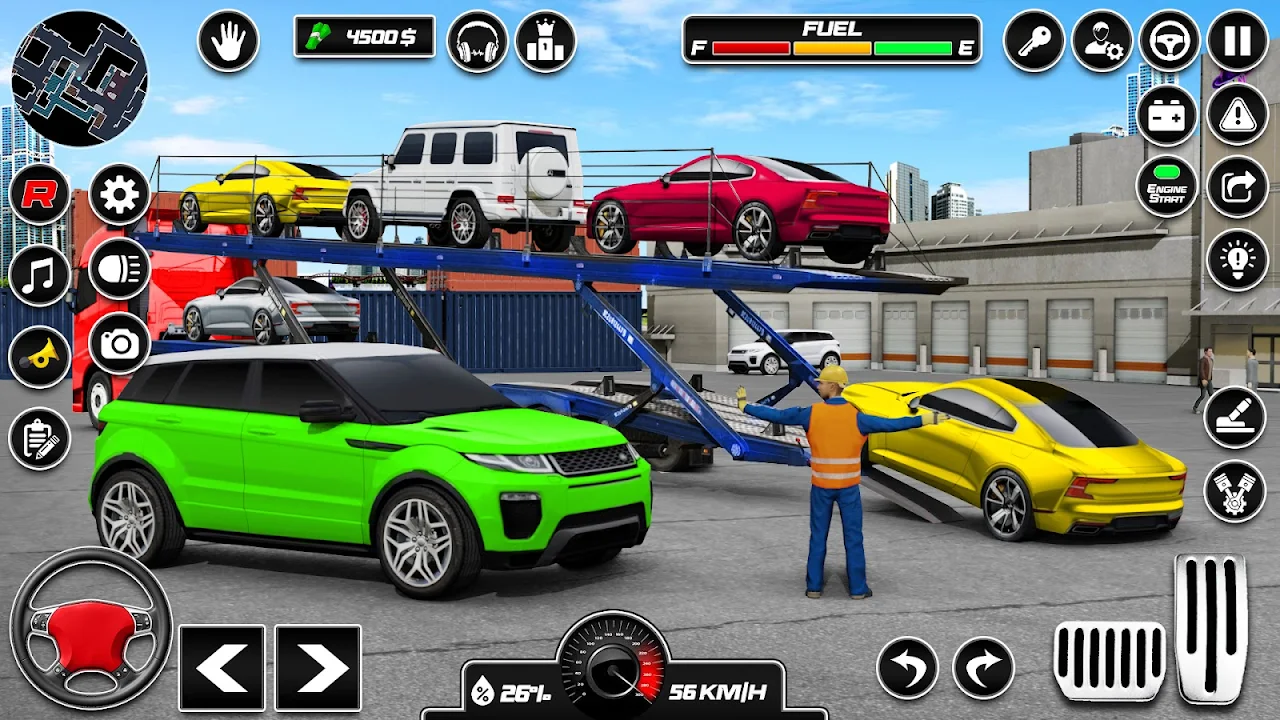Steer left with the left arrow

click(x=221, y=668)
